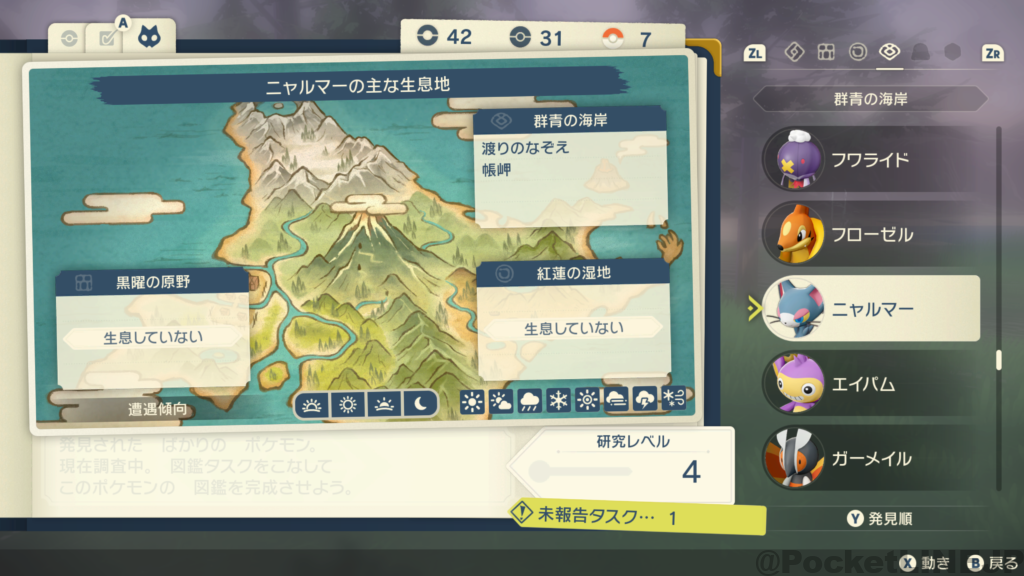Select the cat-face habitat tab

click(x=152, y=37)
